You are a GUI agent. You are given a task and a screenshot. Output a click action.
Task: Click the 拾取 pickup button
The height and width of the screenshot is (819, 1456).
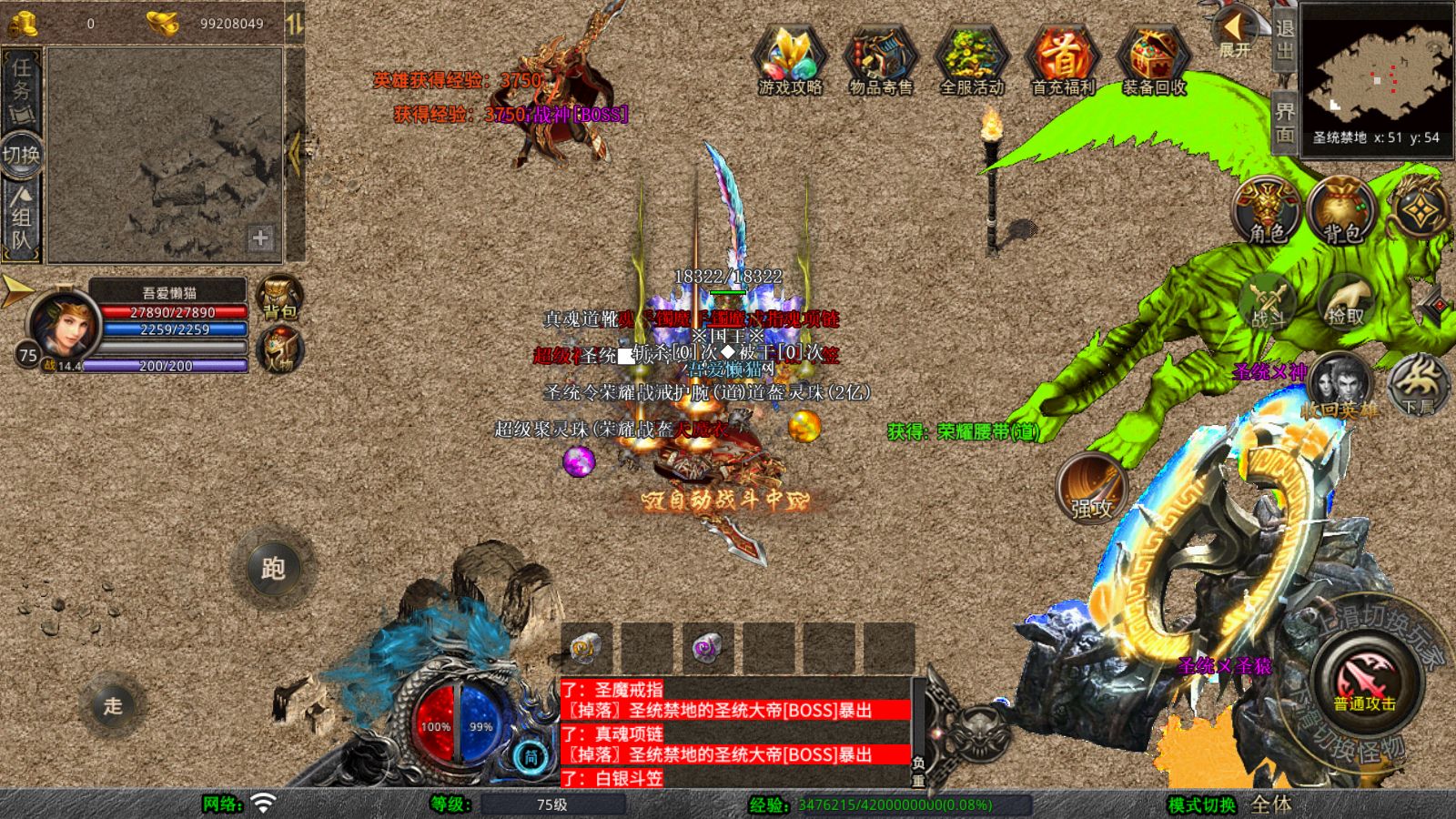pos(1346,305)
